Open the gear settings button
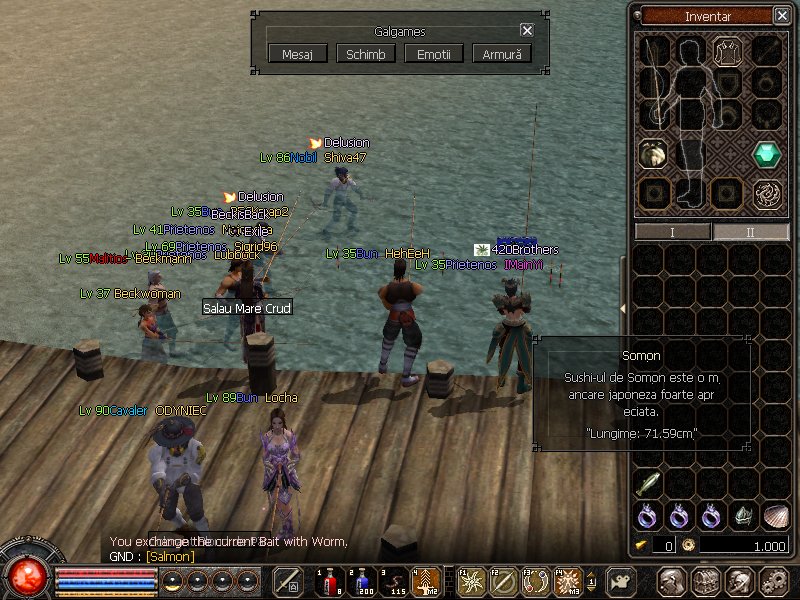 (772, 581)
